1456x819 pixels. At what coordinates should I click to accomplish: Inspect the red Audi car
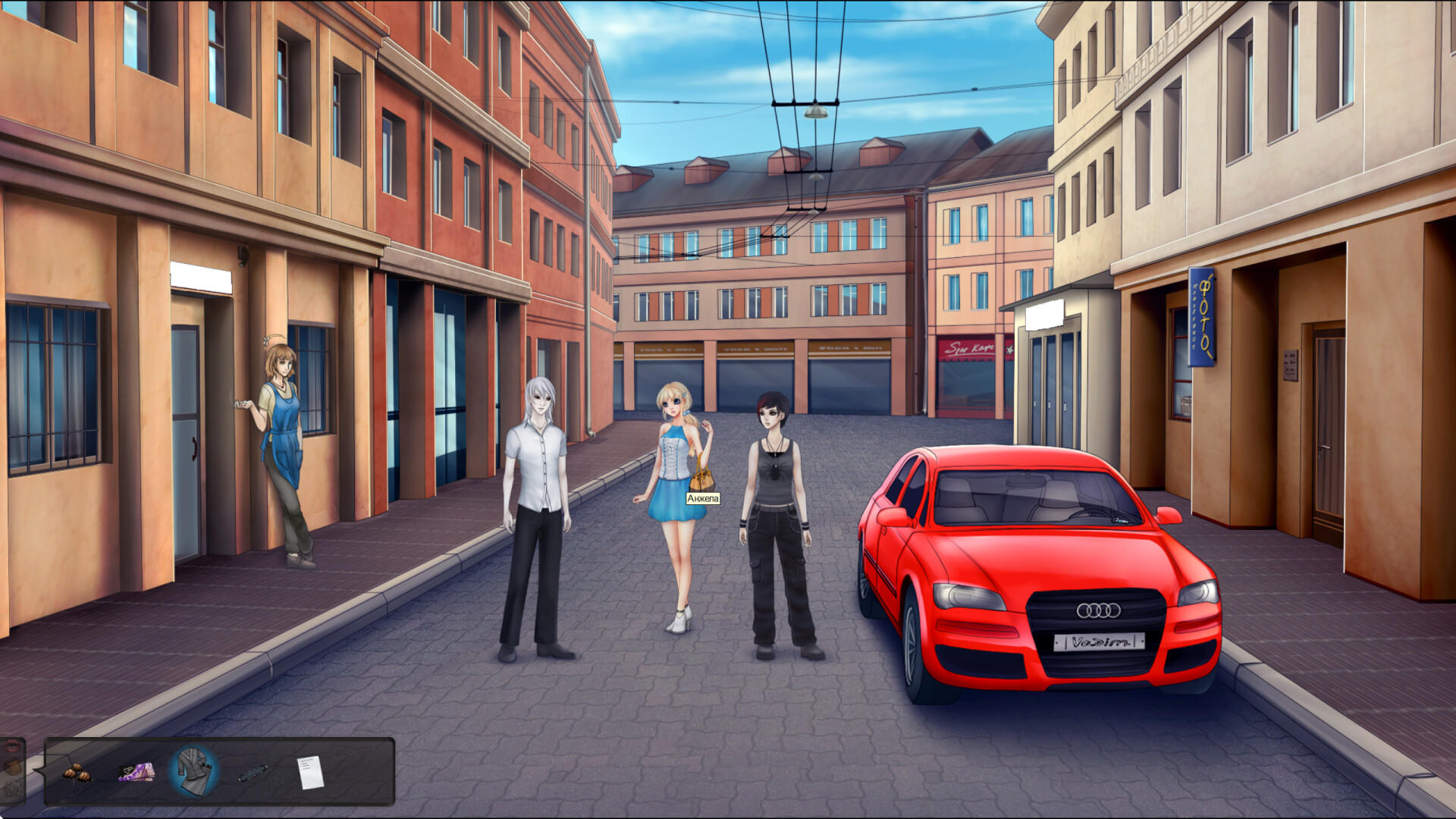coord(1024,569)
